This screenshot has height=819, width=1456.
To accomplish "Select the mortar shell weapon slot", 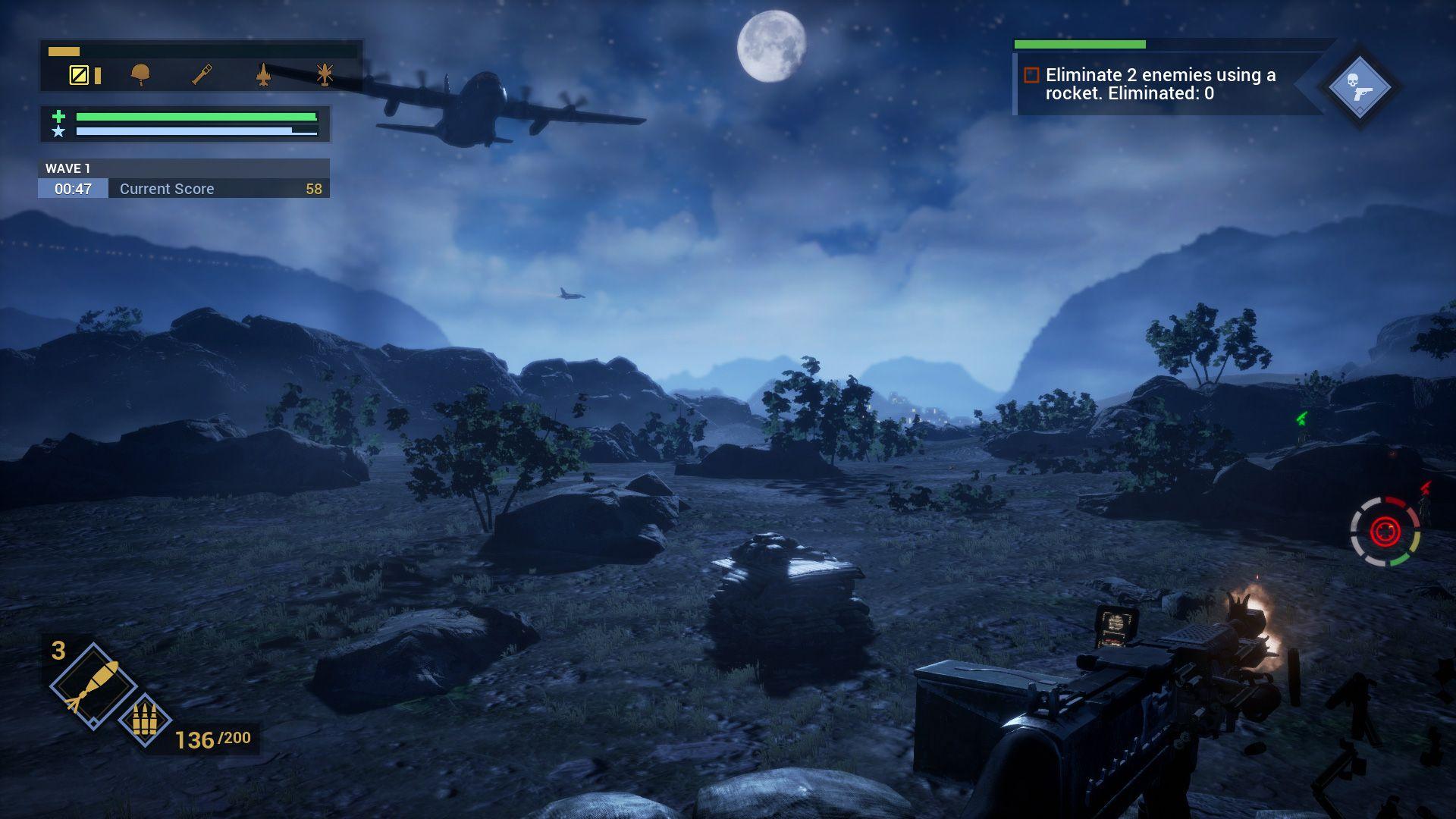I will point(91,685).
